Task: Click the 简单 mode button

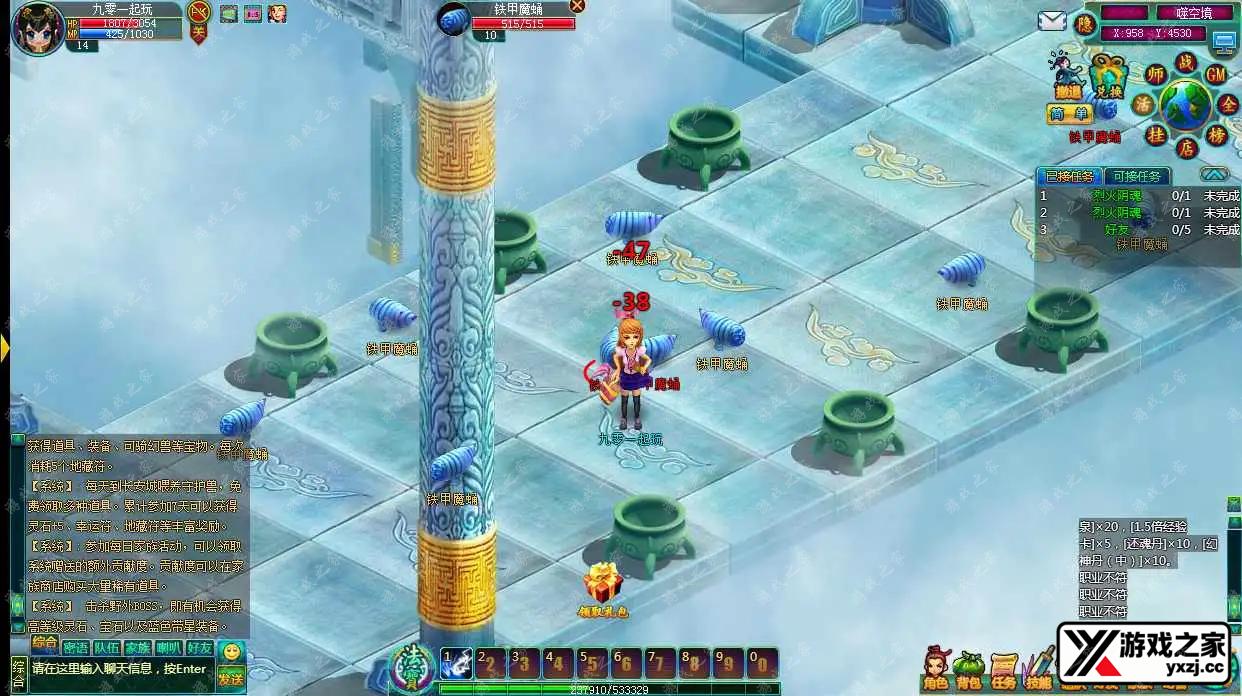Action: coord(1068,114)
